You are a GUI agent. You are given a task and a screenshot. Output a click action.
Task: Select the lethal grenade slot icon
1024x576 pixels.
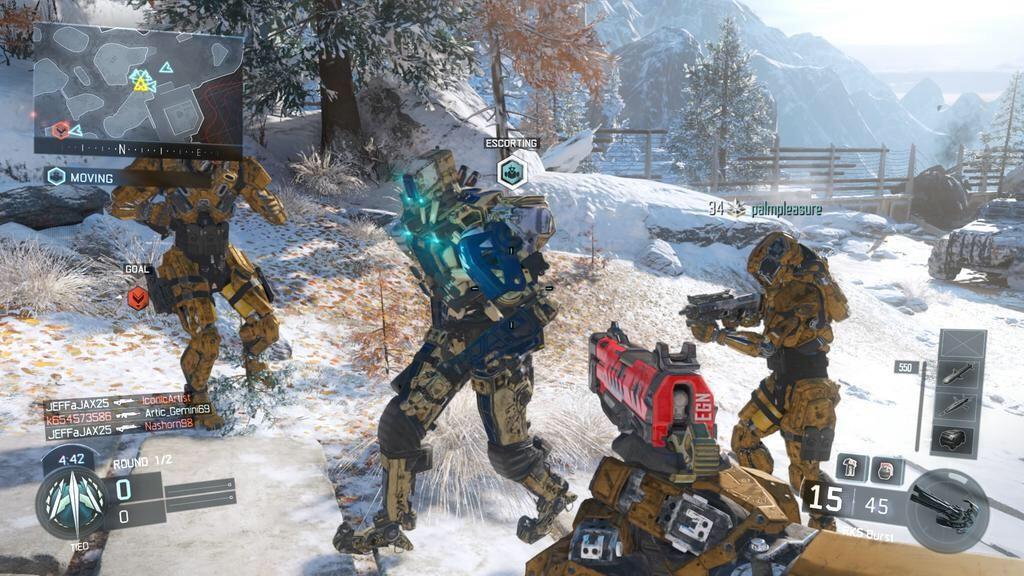[x=886, y=469]
